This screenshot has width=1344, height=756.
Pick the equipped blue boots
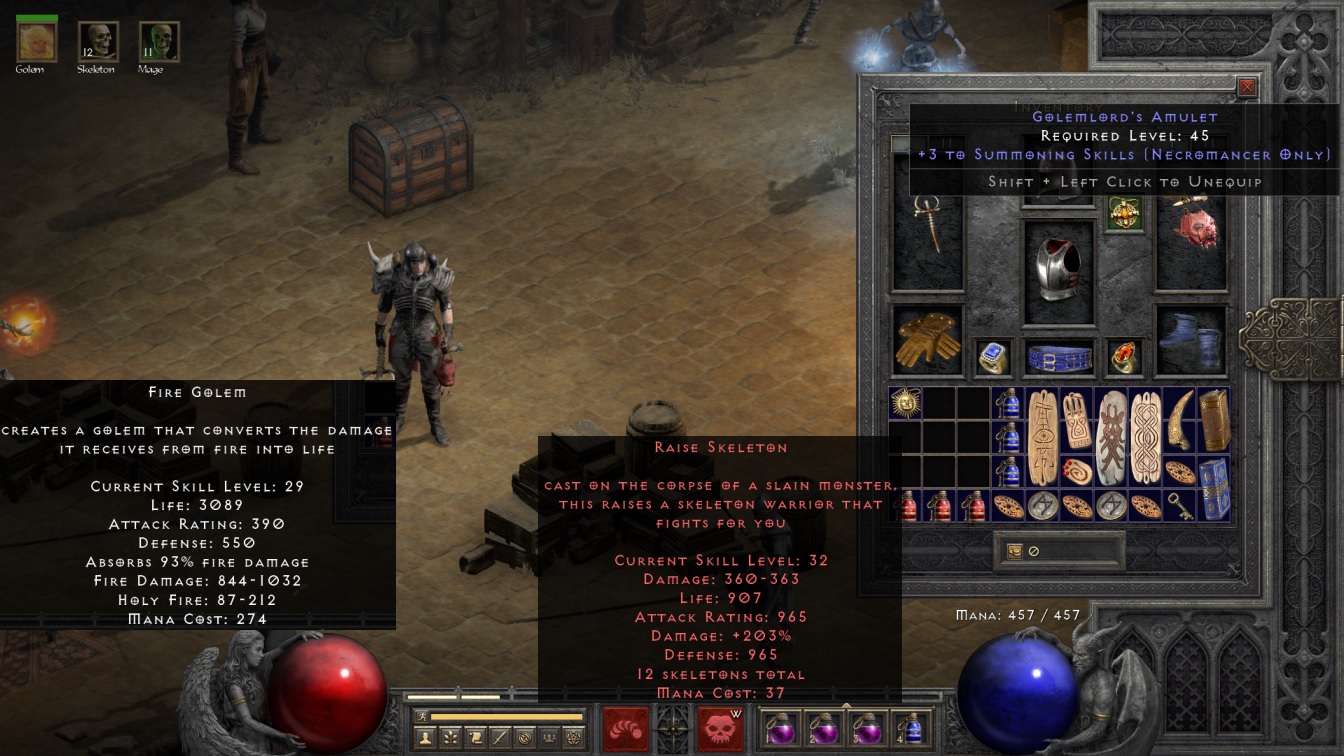tap(1191, 340)
